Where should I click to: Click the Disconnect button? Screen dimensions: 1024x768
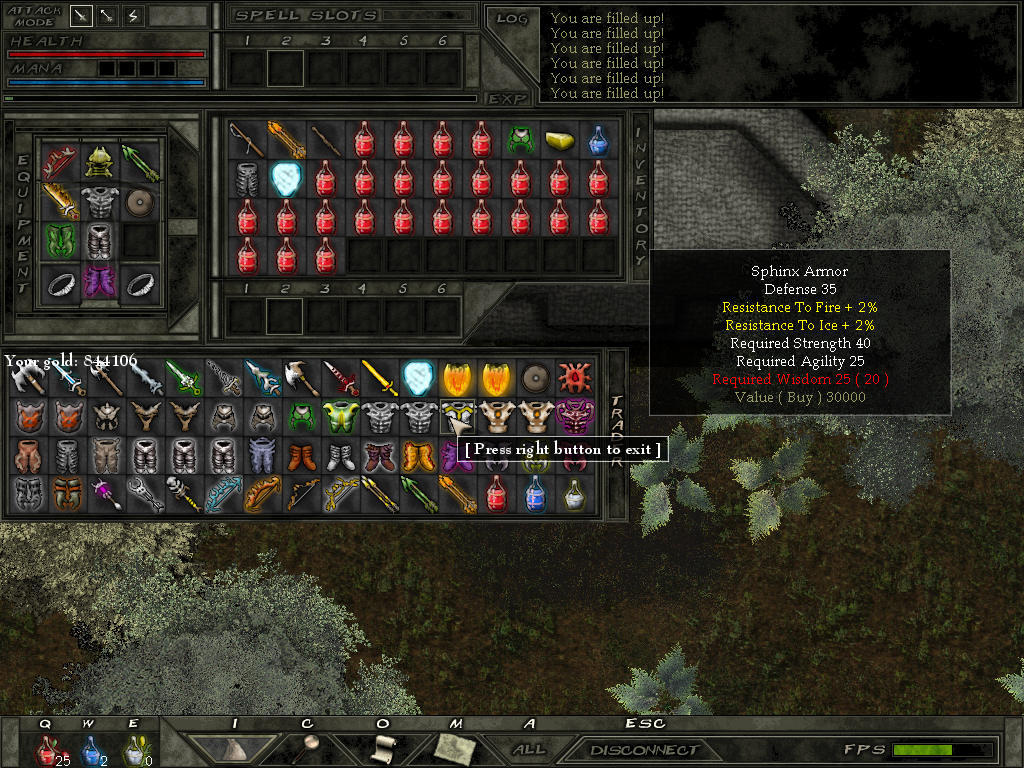[644, 749]
